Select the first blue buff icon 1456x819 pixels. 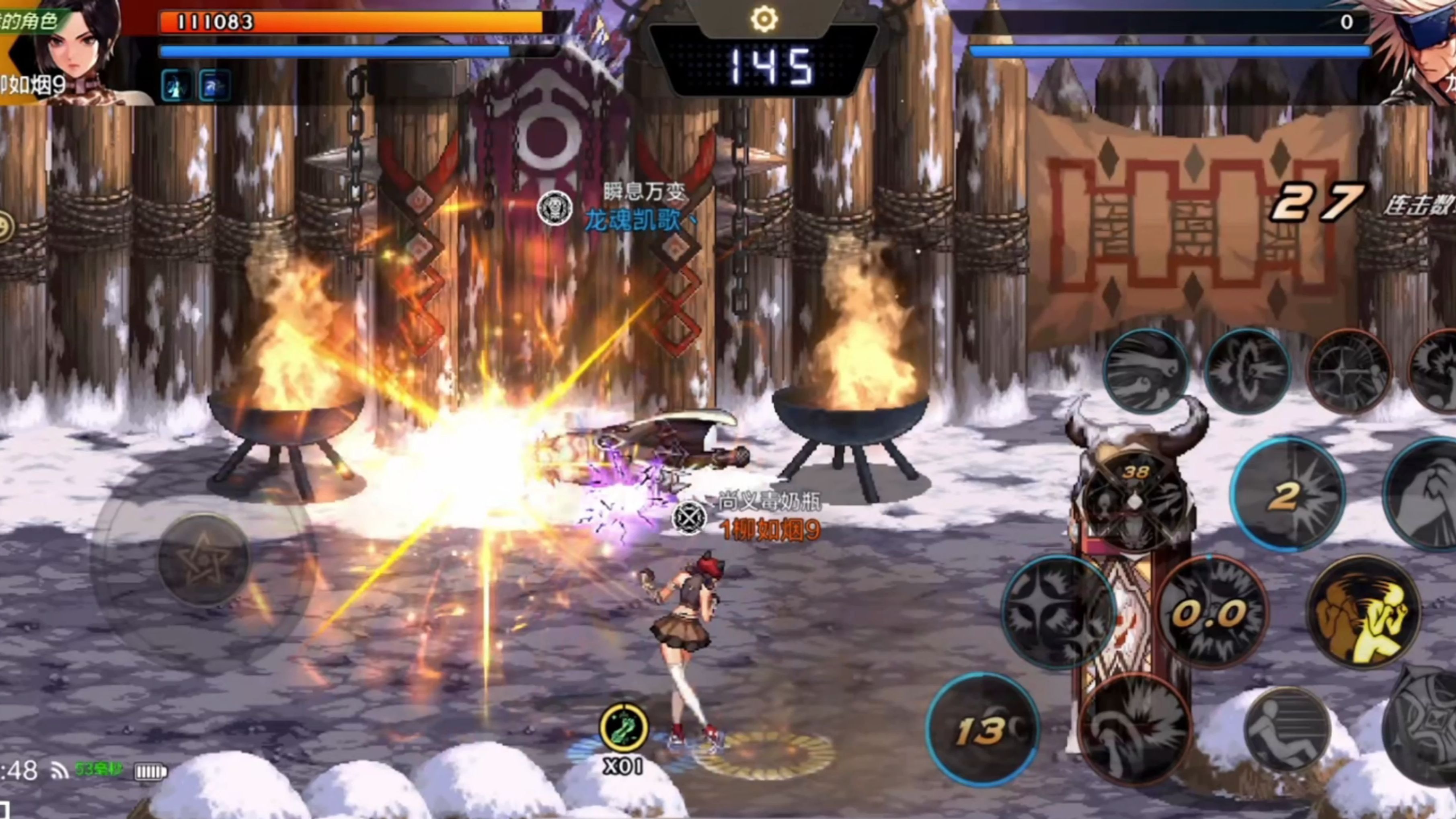coord(175,86)
